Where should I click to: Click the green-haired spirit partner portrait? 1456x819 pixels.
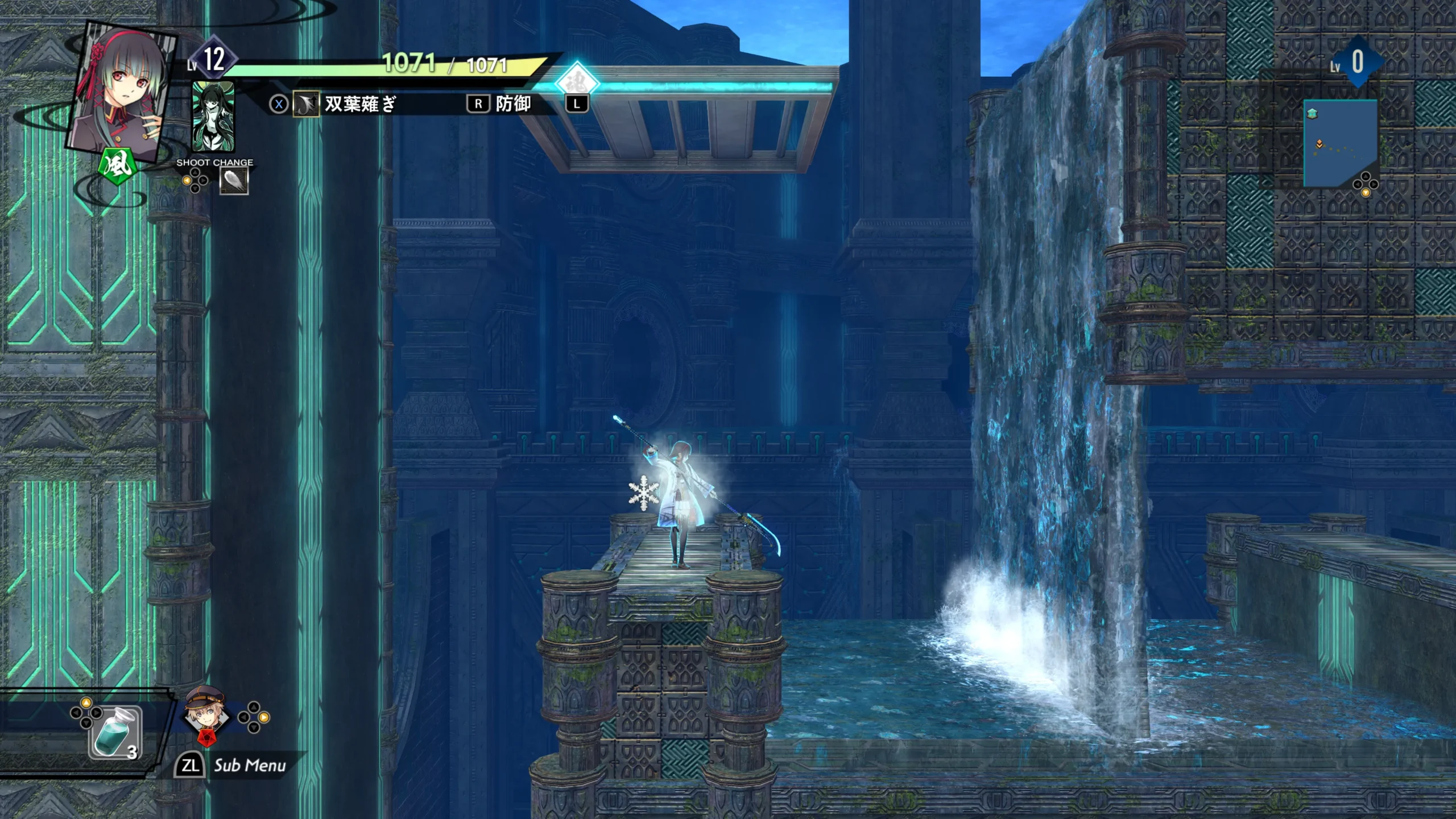[x=213, y=117]
